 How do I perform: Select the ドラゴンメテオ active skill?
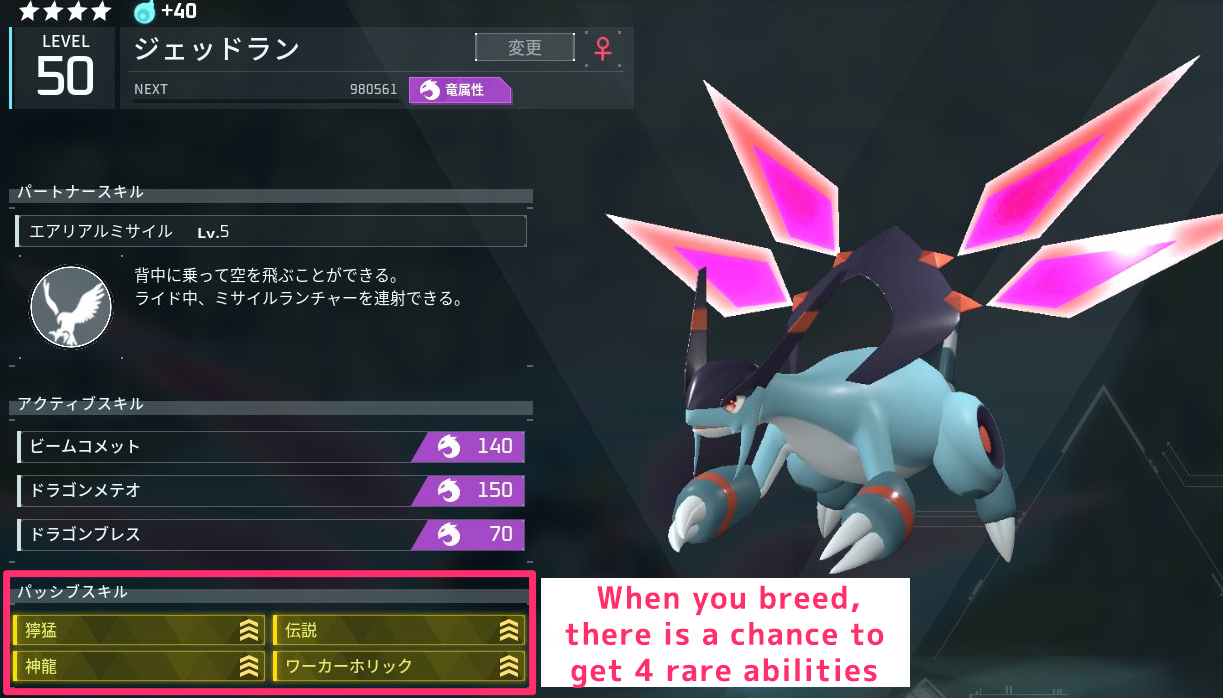tap(271, 490)
